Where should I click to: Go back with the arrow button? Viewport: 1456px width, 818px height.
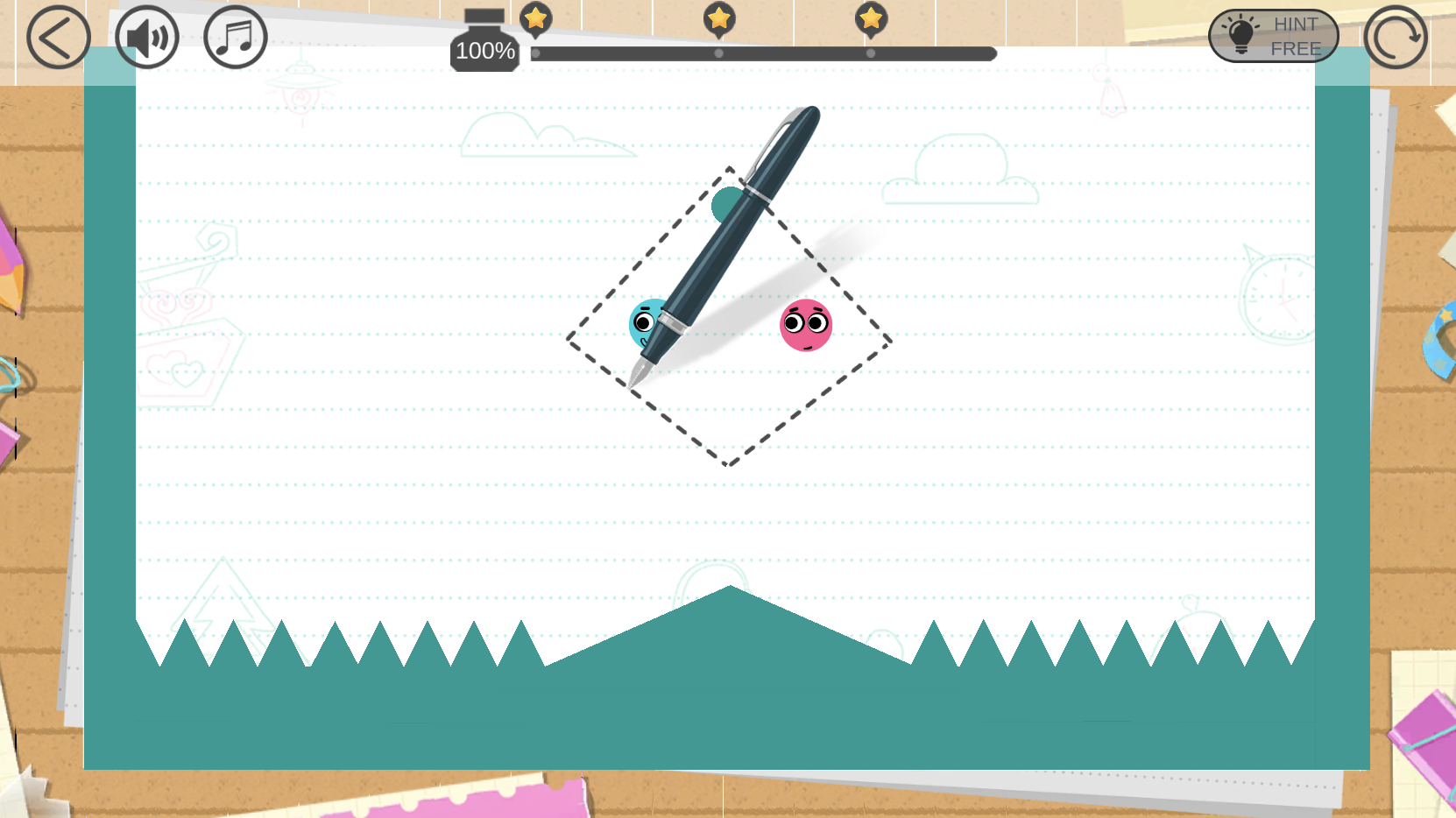[59, 38]
